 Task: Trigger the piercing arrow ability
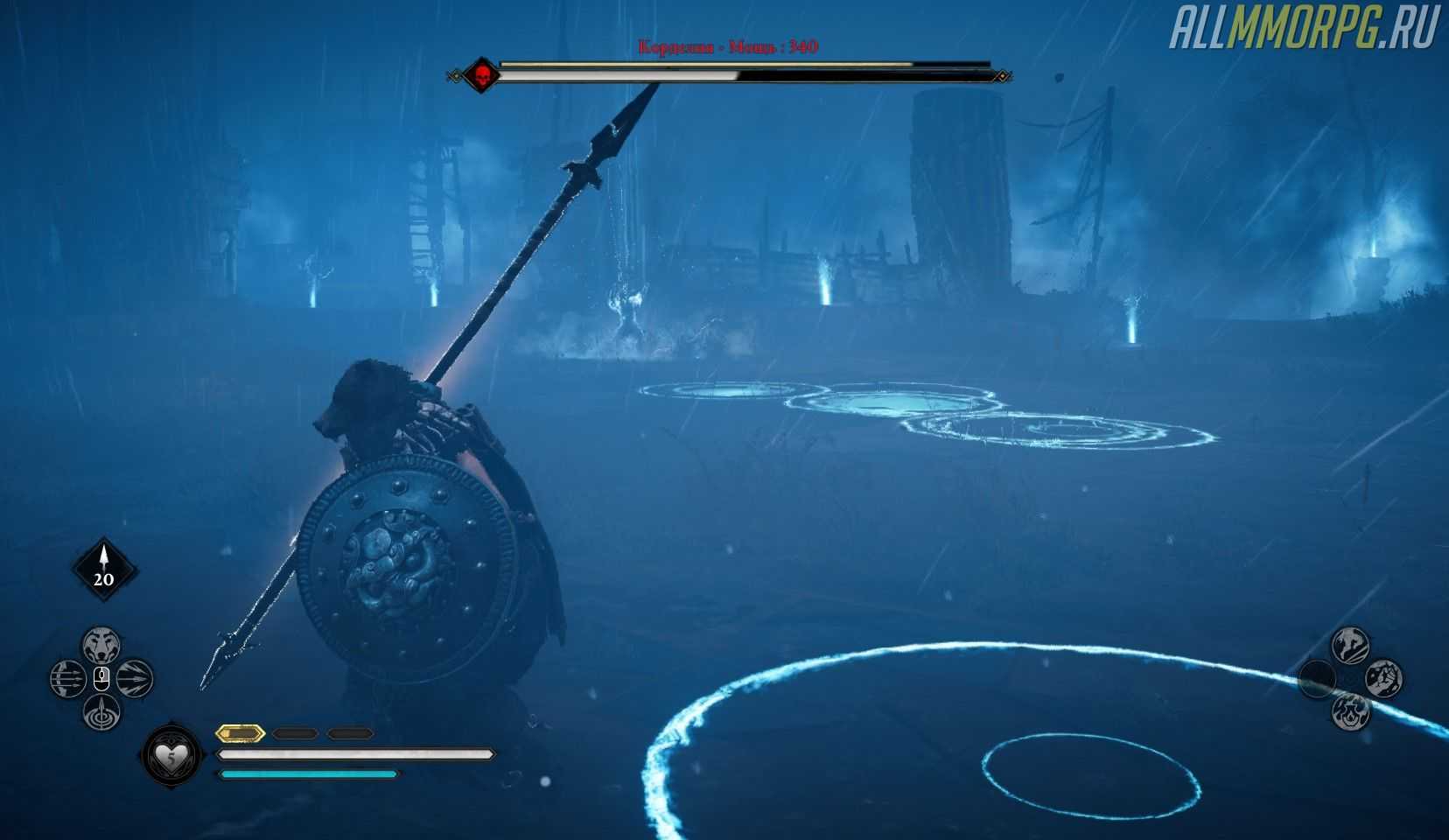134,678
